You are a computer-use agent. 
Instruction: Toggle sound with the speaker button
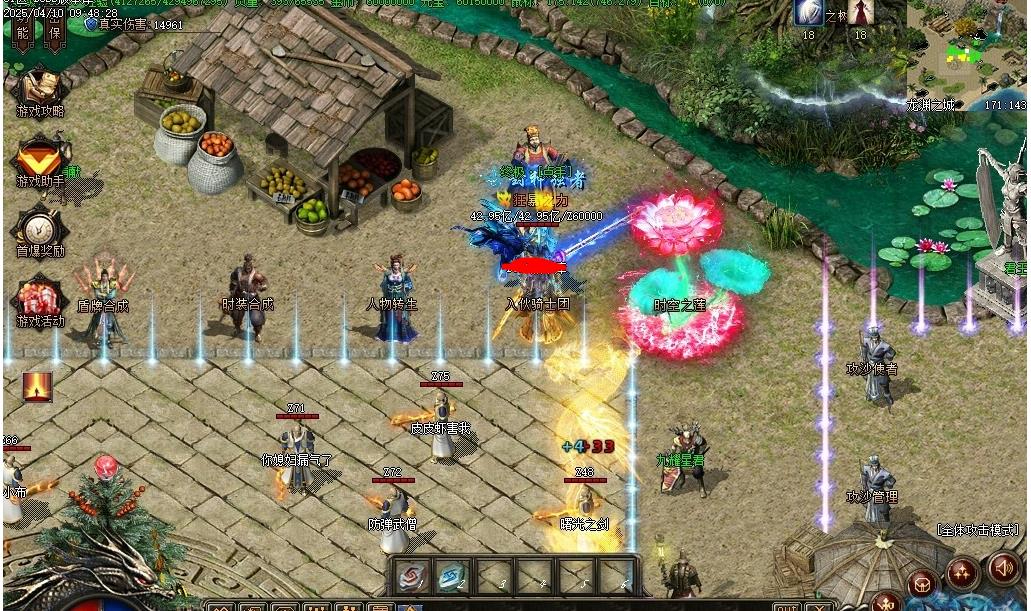point(1003,569)
